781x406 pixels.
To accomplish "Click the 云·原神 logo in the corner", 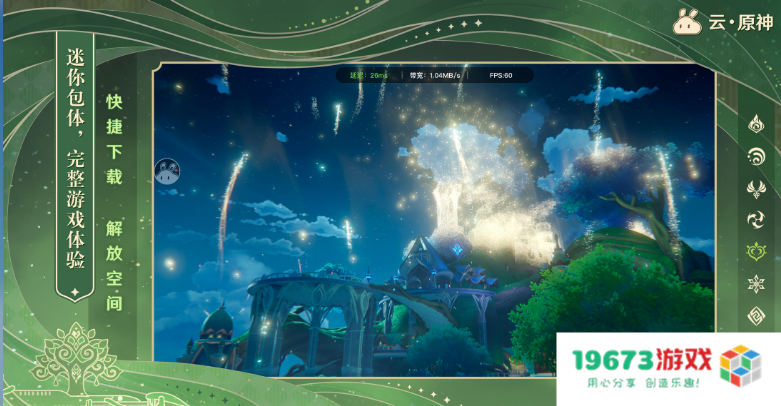I will click(721, 21).
